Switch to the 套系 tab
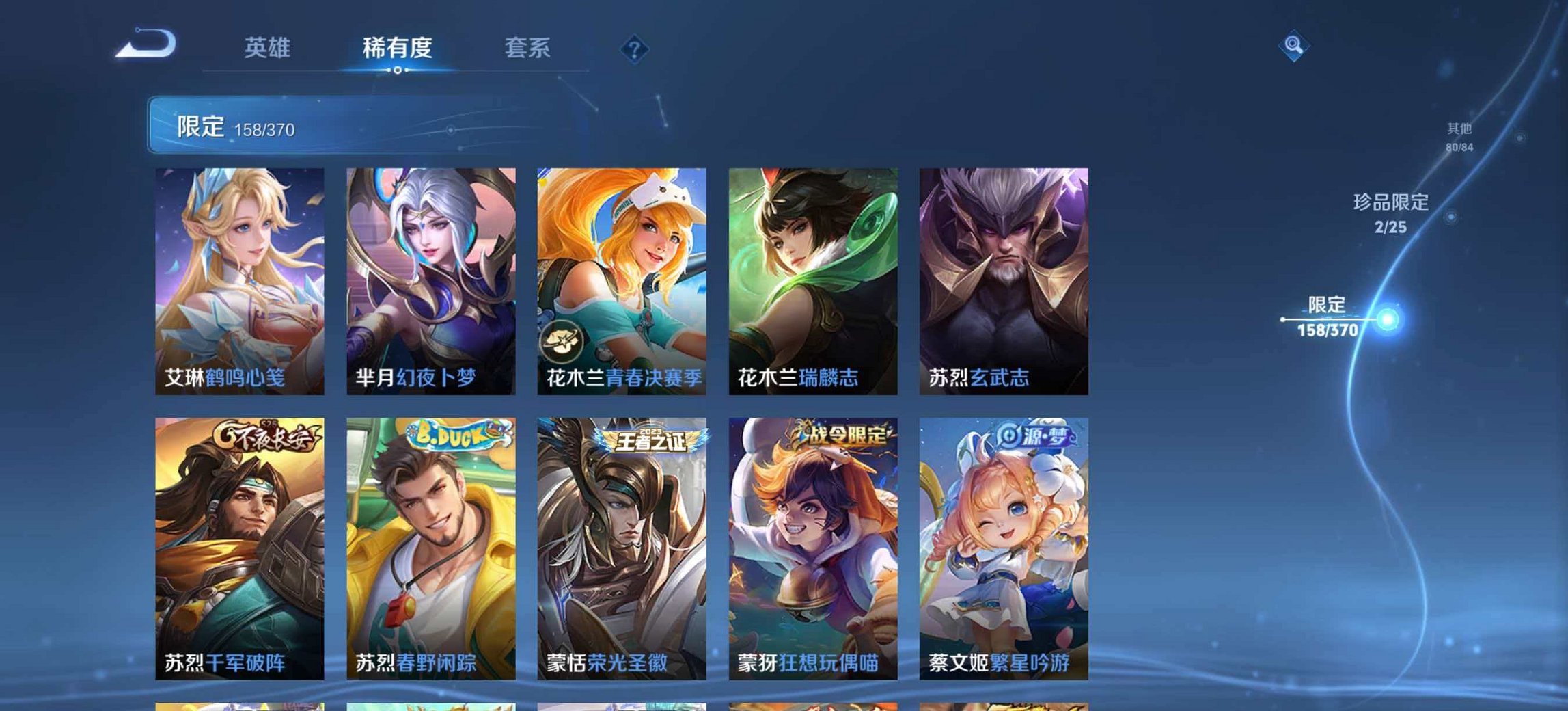This screenshot has height=711, width=1568. tap(528, 48)
